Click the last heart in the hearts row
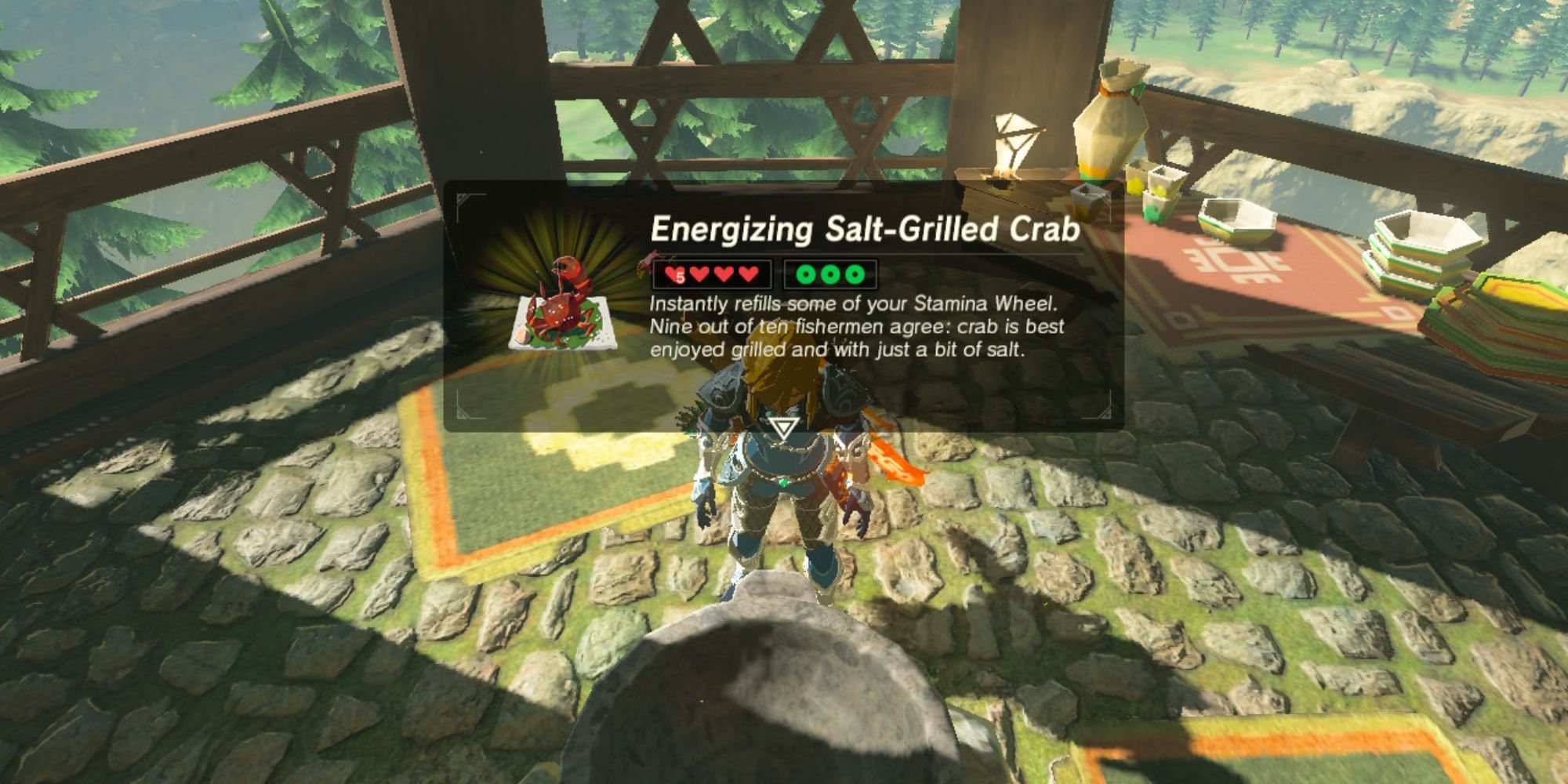Screen dimensions: 1568x784 (747, 274)
